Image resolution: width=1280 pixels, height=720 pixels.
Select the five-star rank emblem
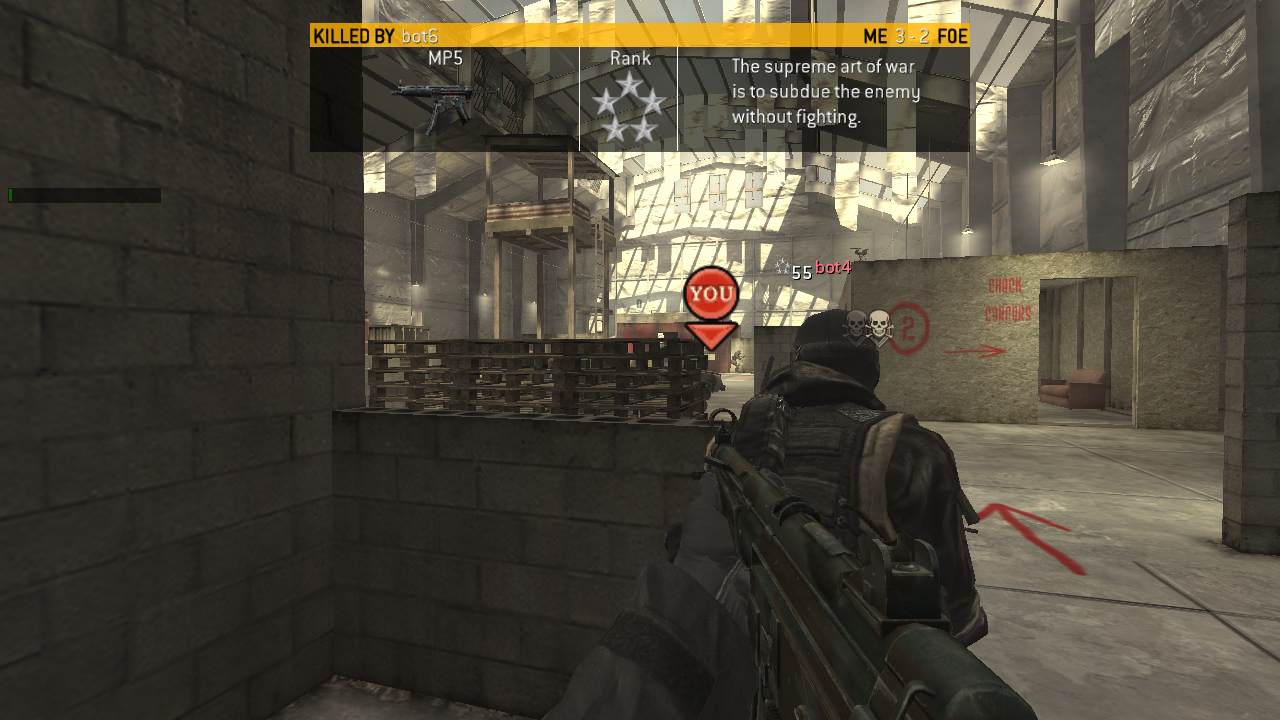pyautogui.click(x=628, y=108)
